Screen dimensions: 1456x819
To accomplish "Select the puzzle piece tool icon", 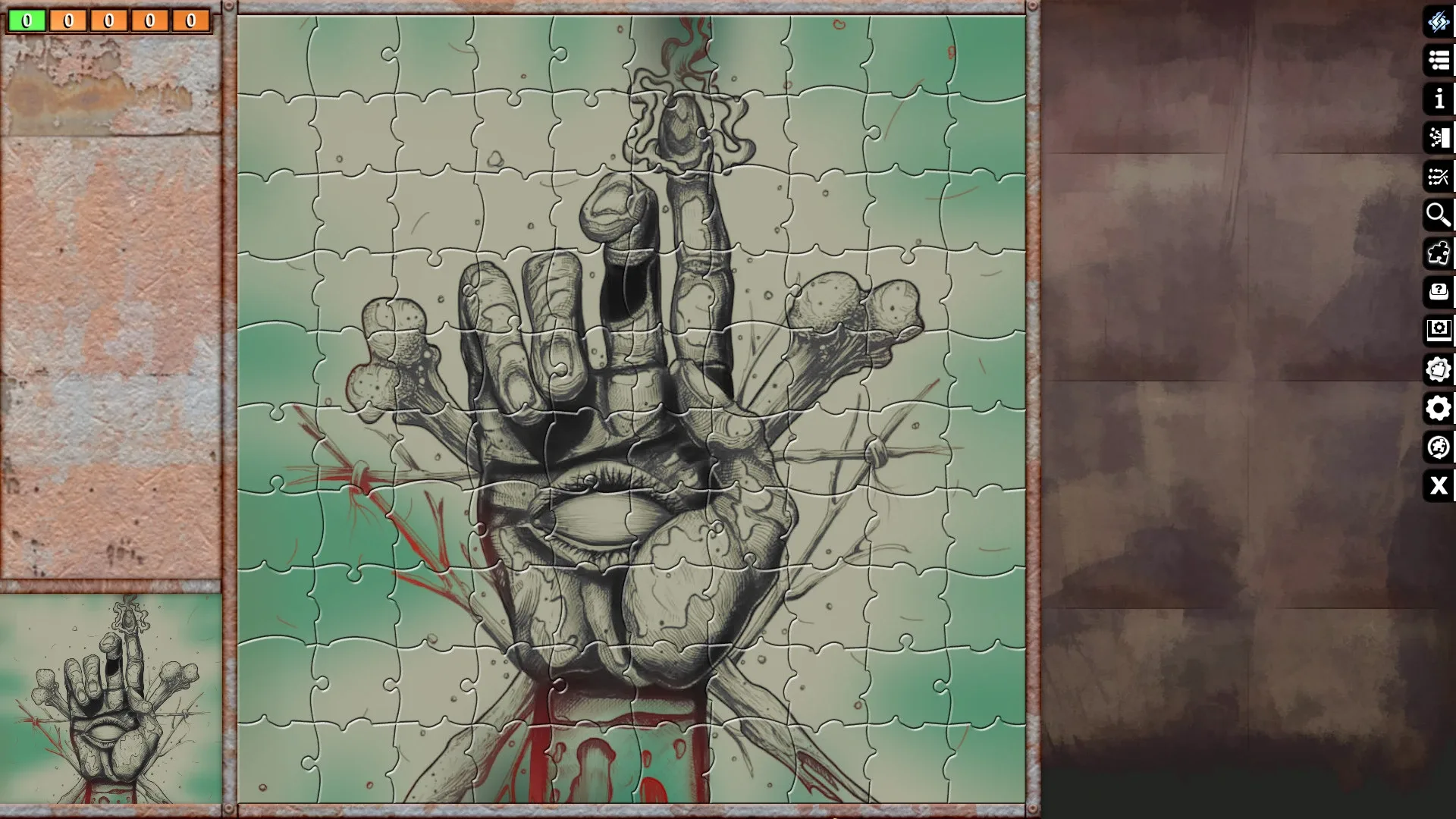I will pyautogui.click(x=1438, y=253).
